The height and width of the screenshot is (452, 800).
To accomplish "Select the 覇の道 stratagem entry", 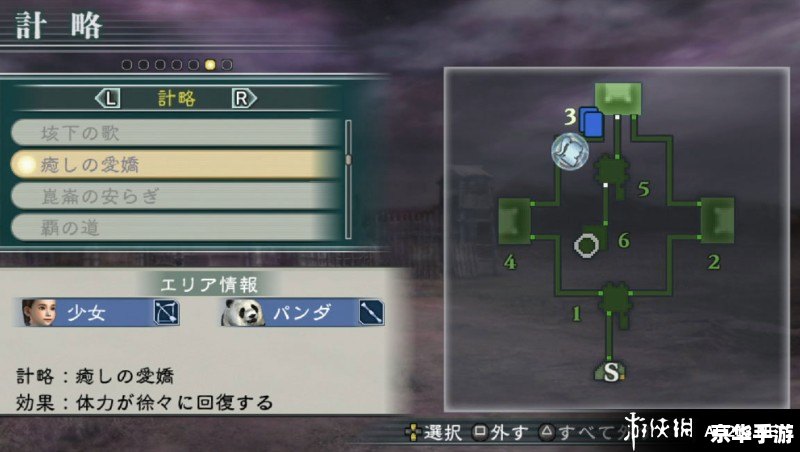I will 175,227.
